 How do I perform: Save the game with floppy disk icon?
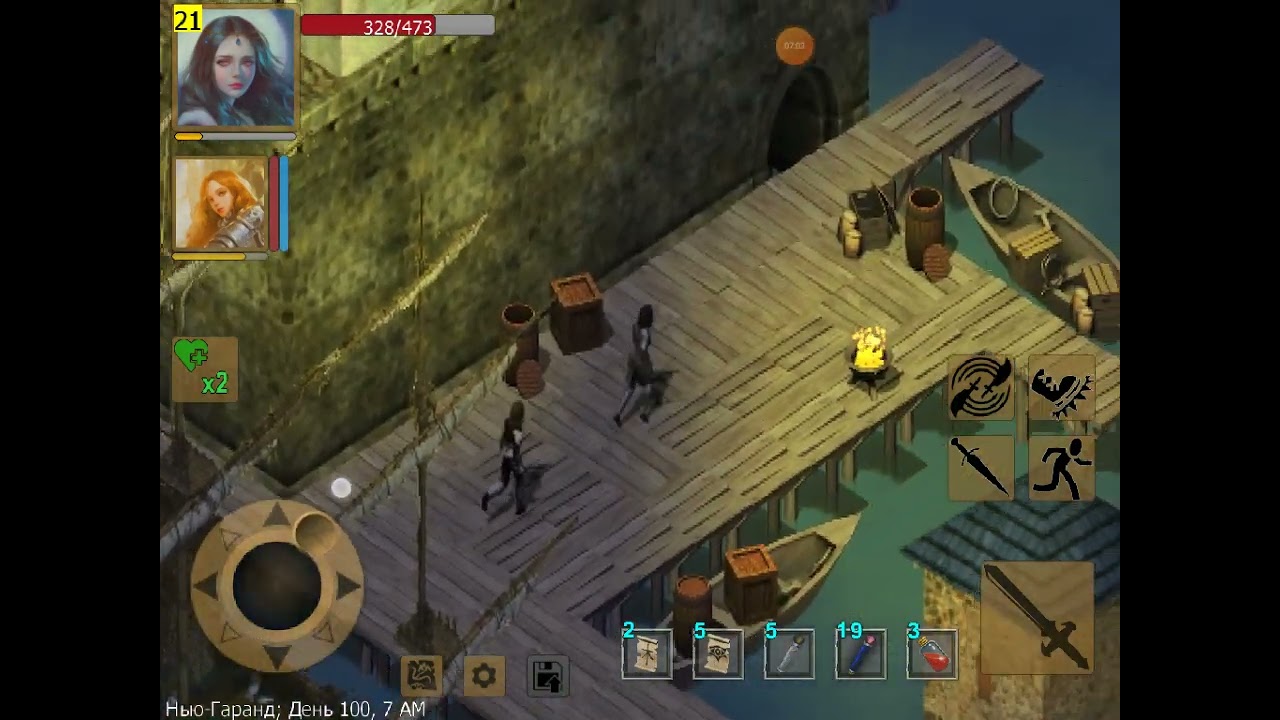547,677
